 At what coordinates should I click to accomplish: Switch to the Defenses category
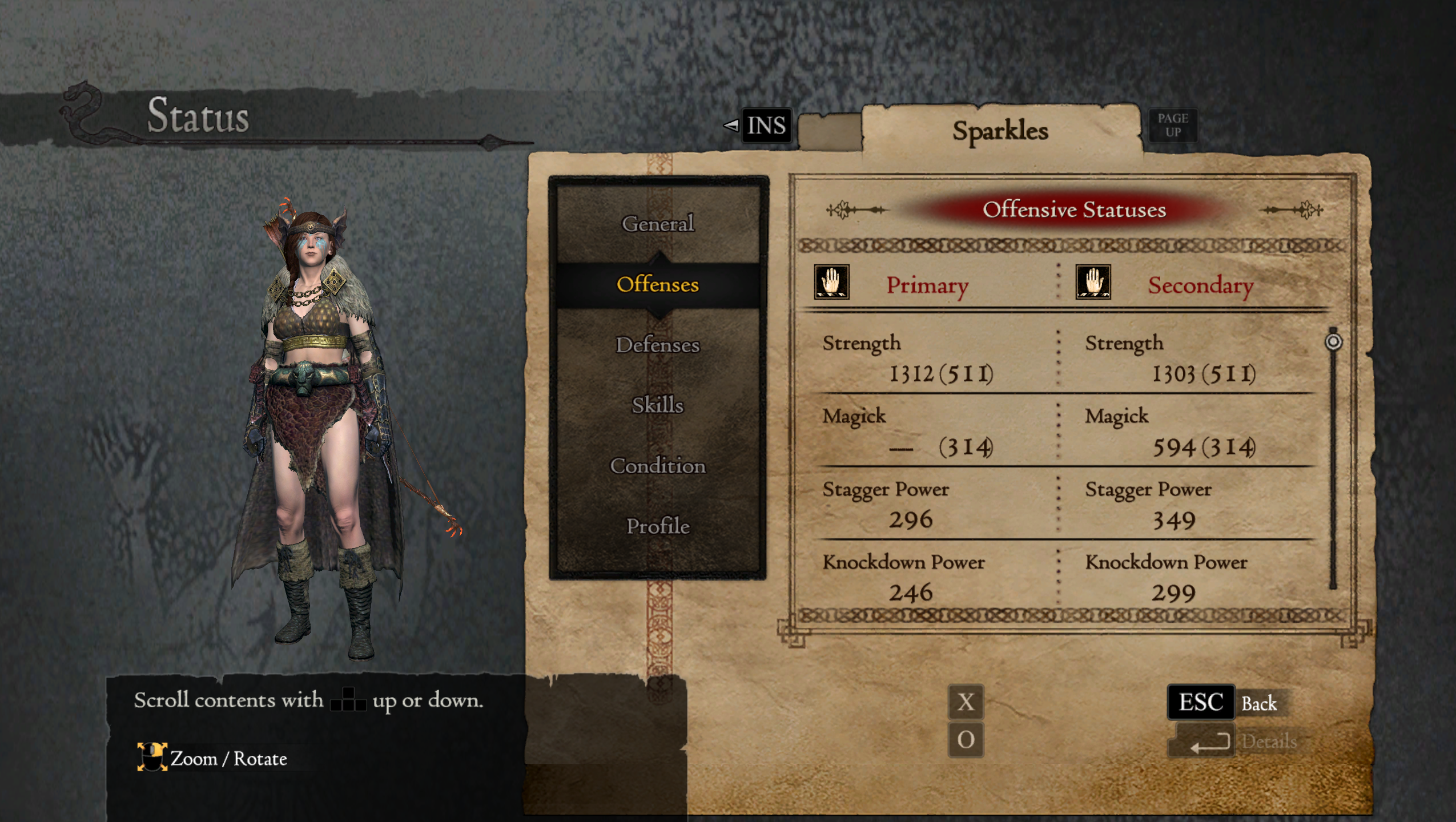pos(658,345)
